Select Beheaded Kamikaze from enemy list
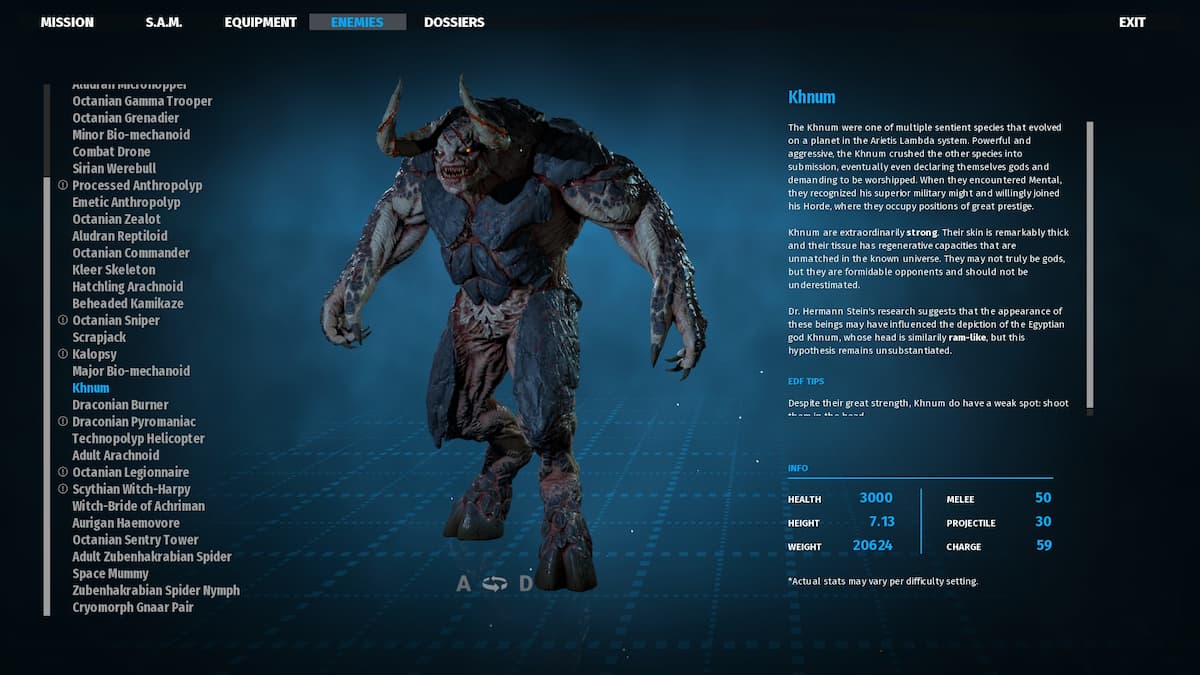The width and height of the screenshot is (1200, 675). (128, 303)
